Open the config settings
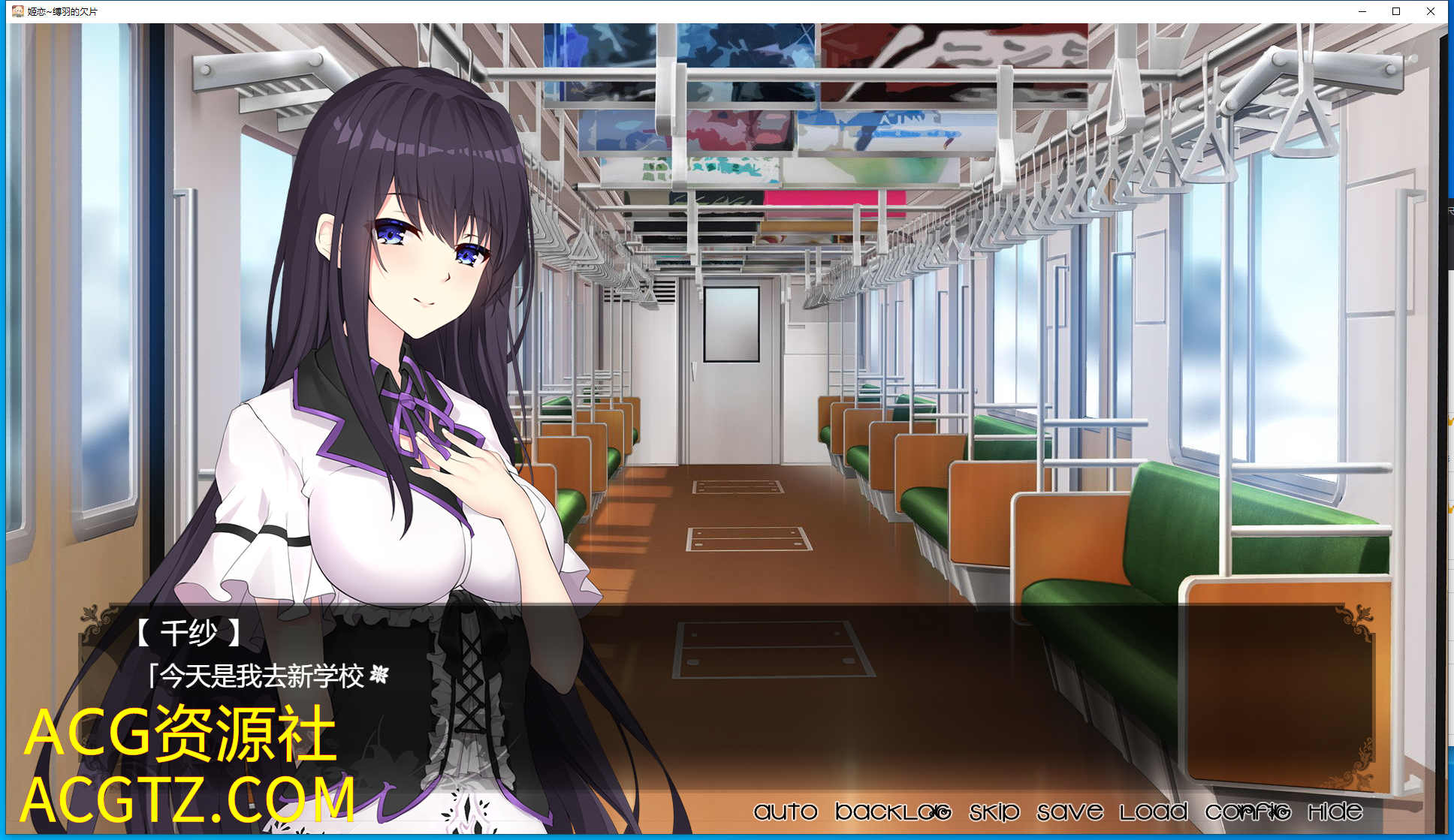1454x840 pixels. click(x=1247, y=811)
